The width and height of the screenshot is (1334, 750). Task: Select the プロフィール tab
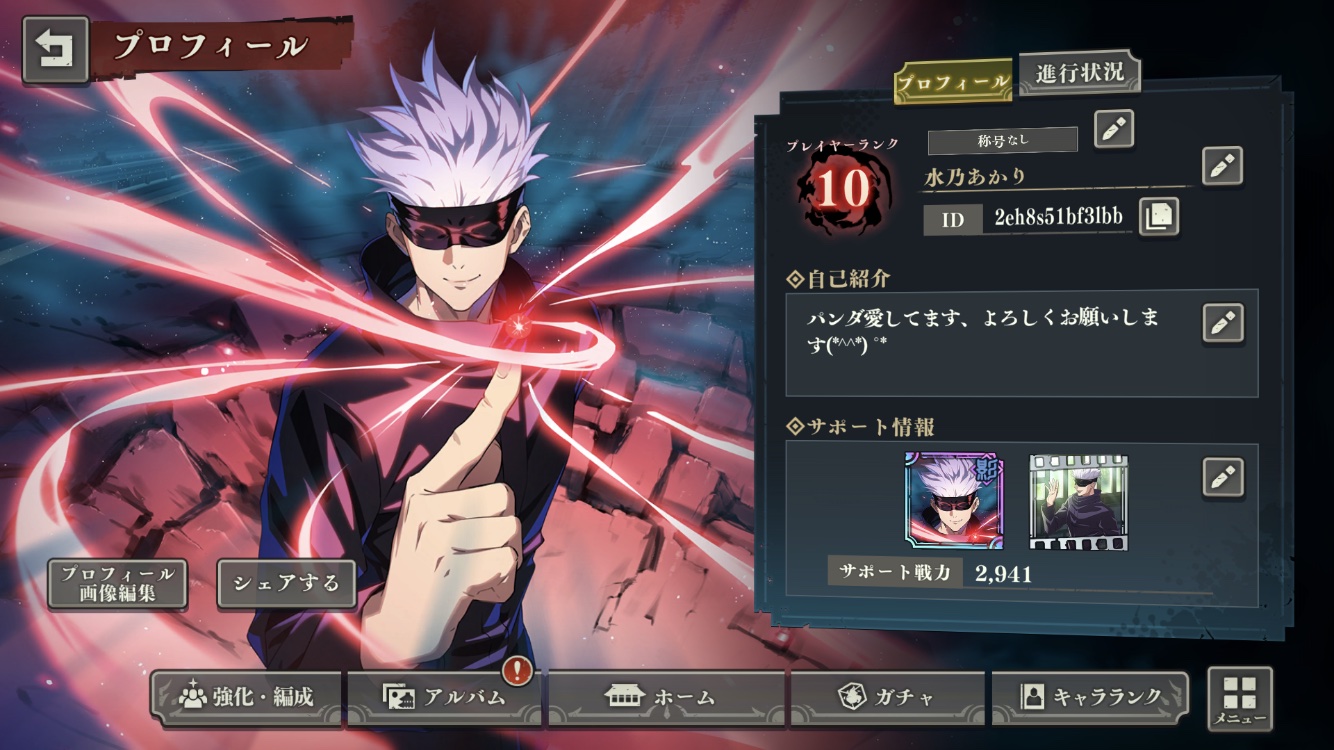(x=951, y=83)
